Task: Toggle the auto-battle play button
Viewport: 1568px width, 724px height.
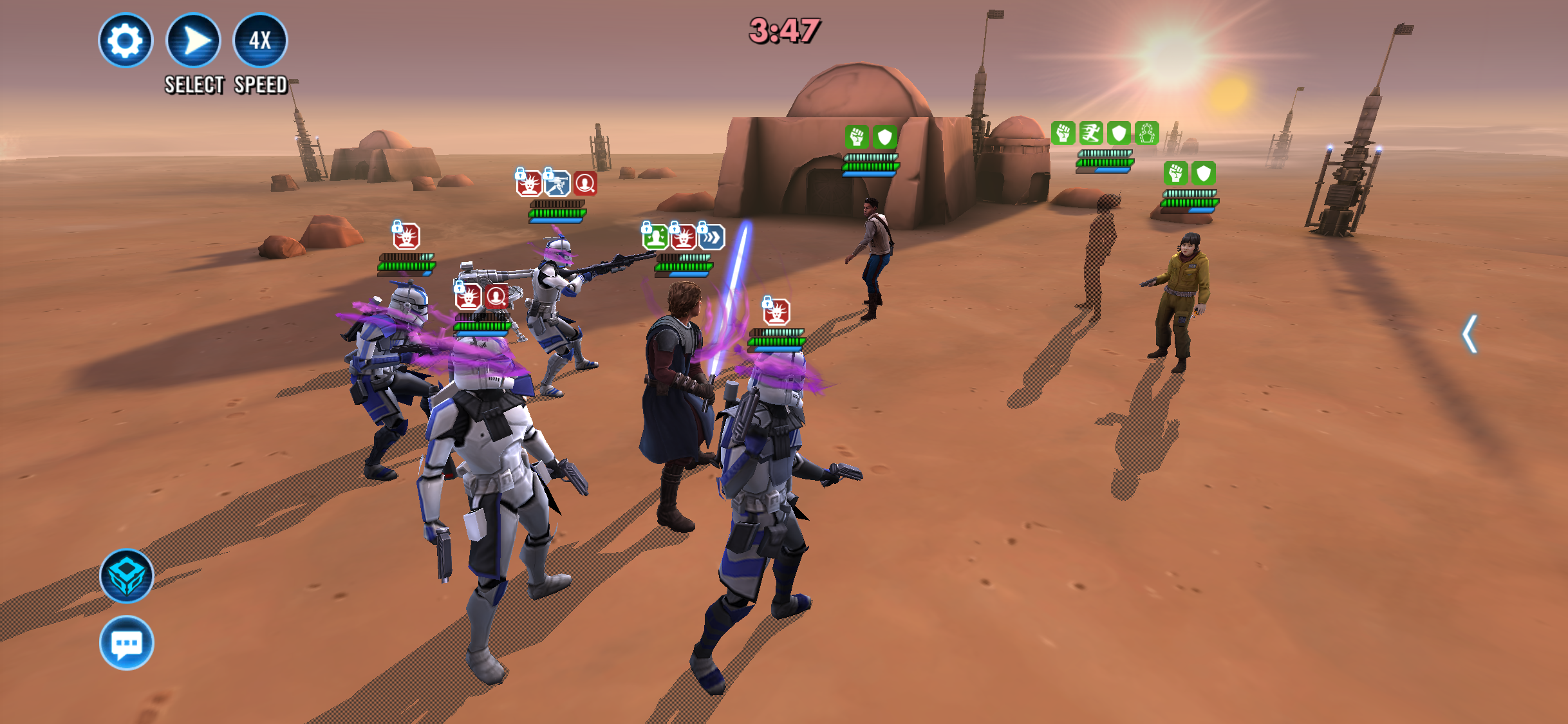Action: [194, 41]
